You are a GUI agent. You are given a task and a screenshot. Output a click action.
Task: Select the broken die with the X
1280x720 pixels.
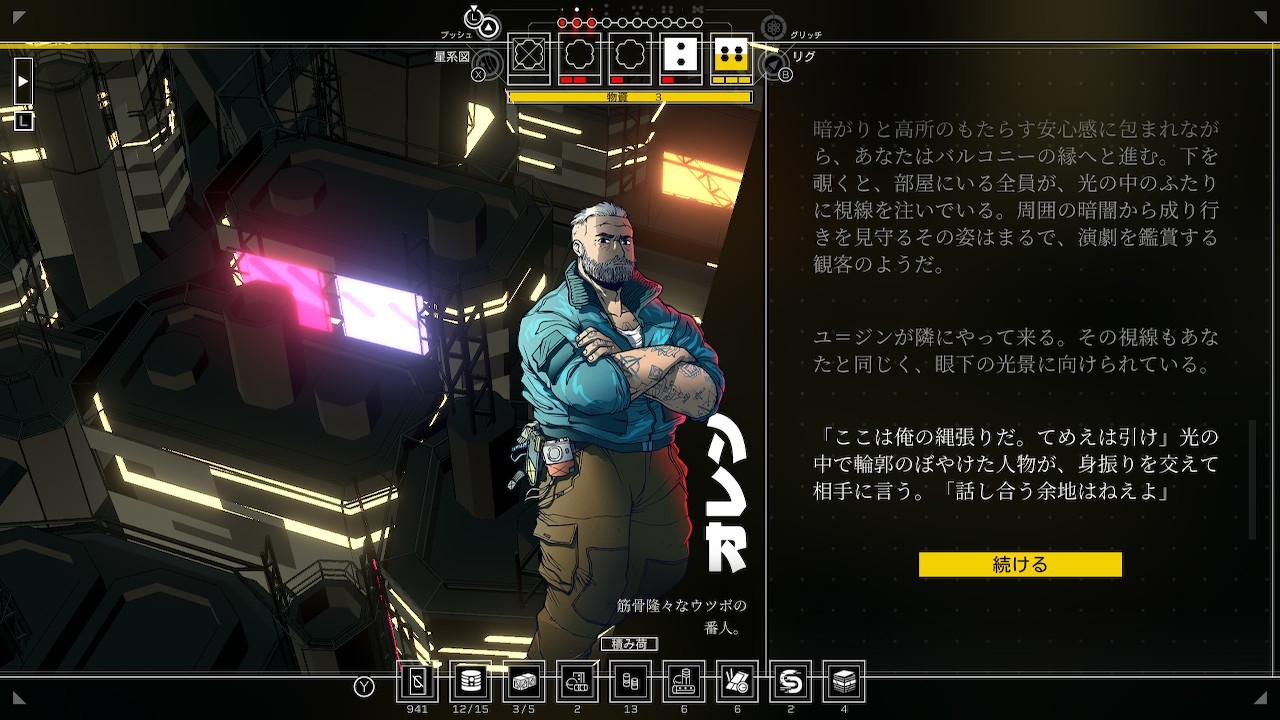click(x=529, y=58)
